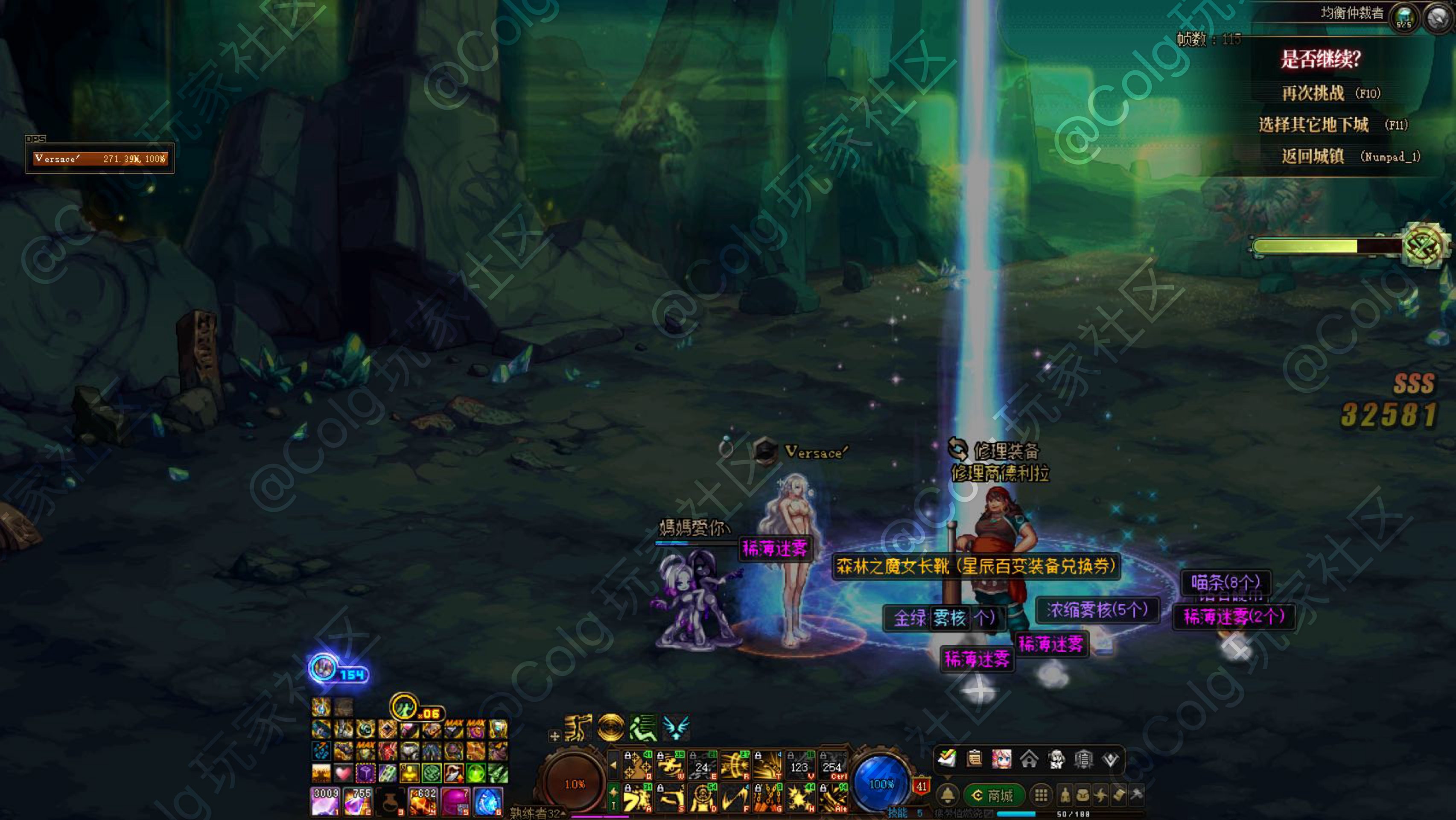Use the consumable showing 3009 count
The image size is (1456, 820).
[325, 801]
